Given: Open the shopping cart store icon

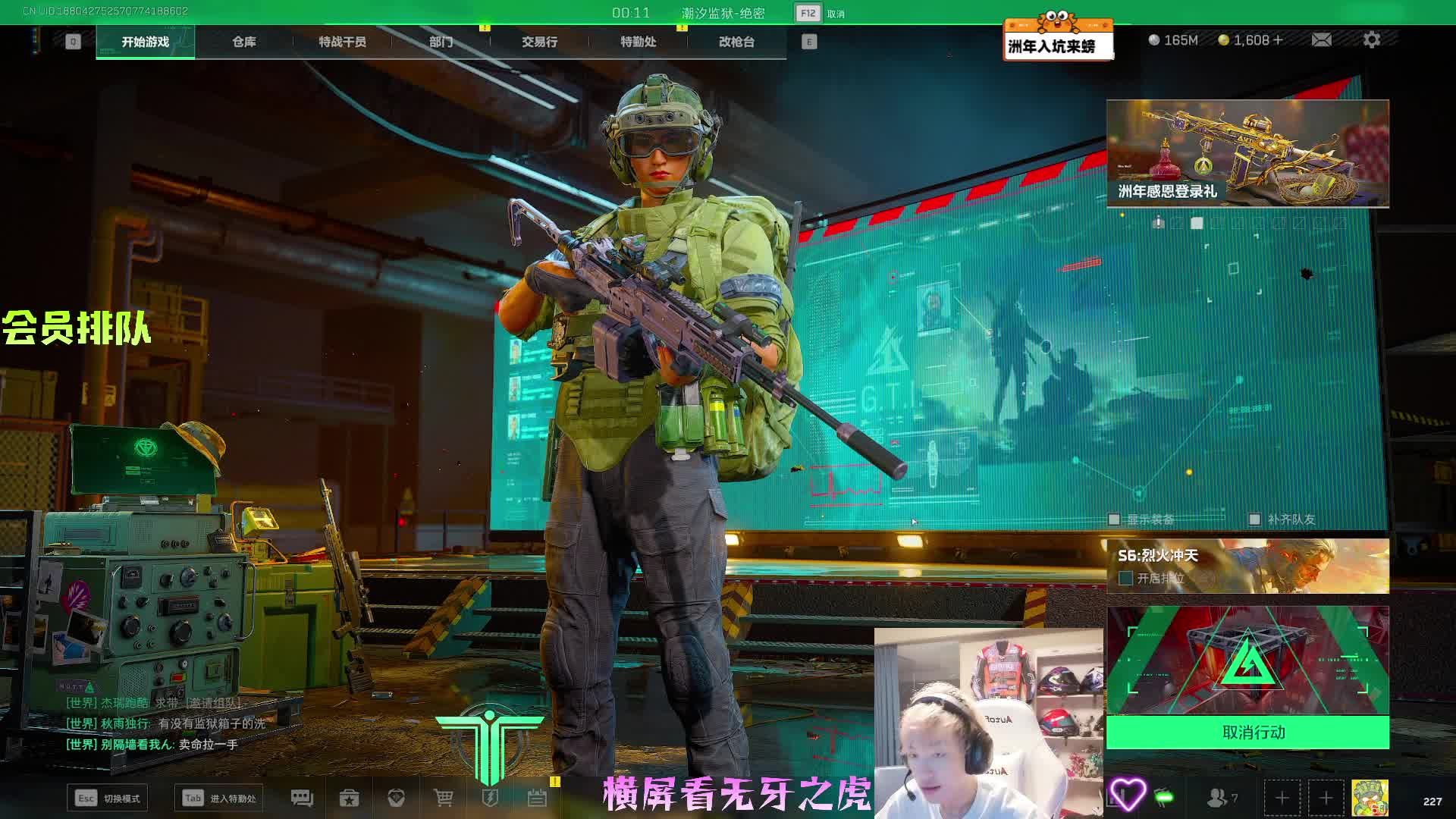Looking at the screenshot, I should click(443, 798).
